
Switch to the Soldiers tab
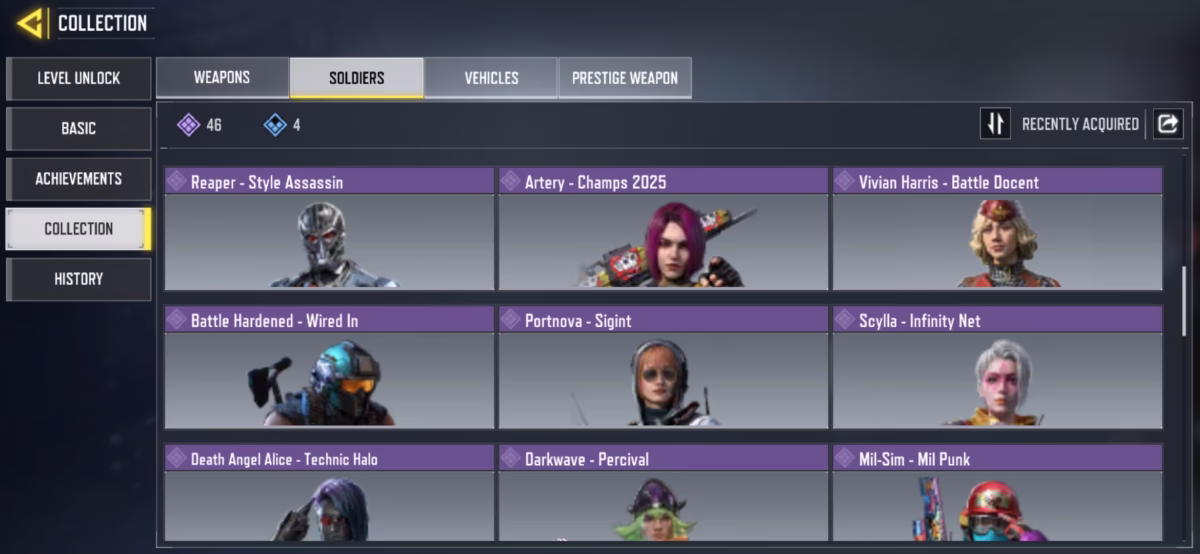356,78
